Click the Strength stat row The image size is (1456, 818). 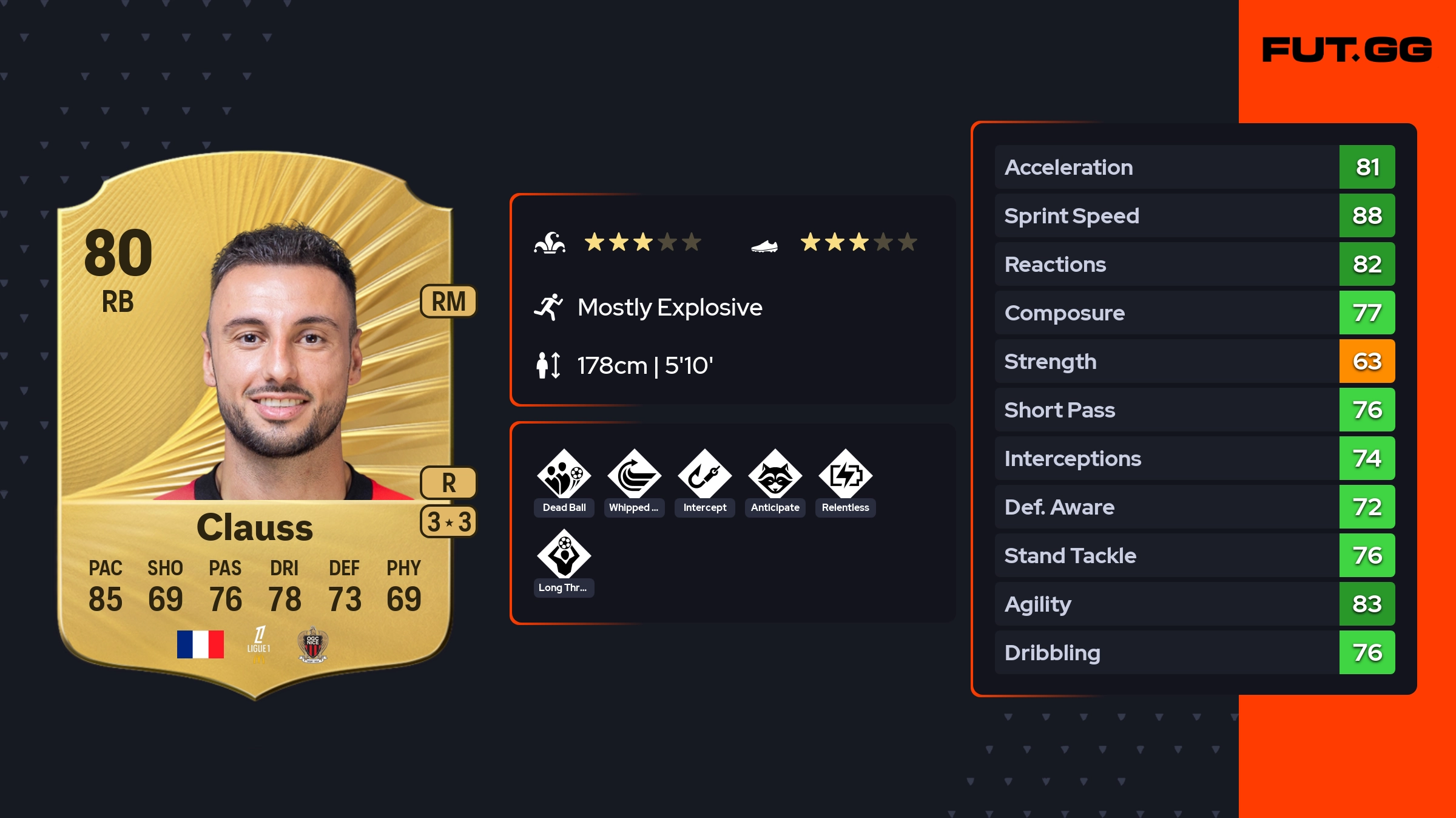[x=1194, y=361]
